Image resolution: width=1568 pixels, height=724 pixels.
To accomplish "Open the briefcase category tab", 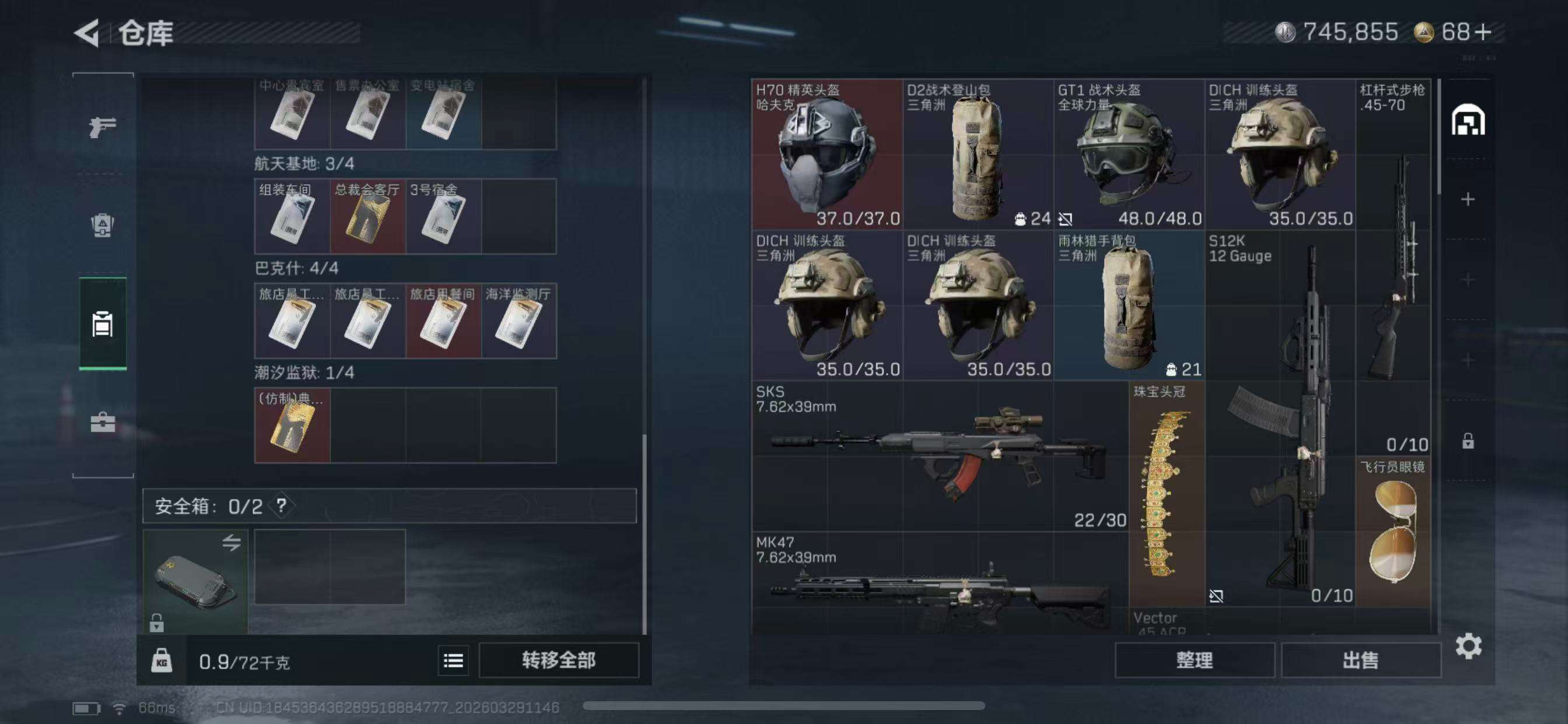I will [x=102, y=422].
